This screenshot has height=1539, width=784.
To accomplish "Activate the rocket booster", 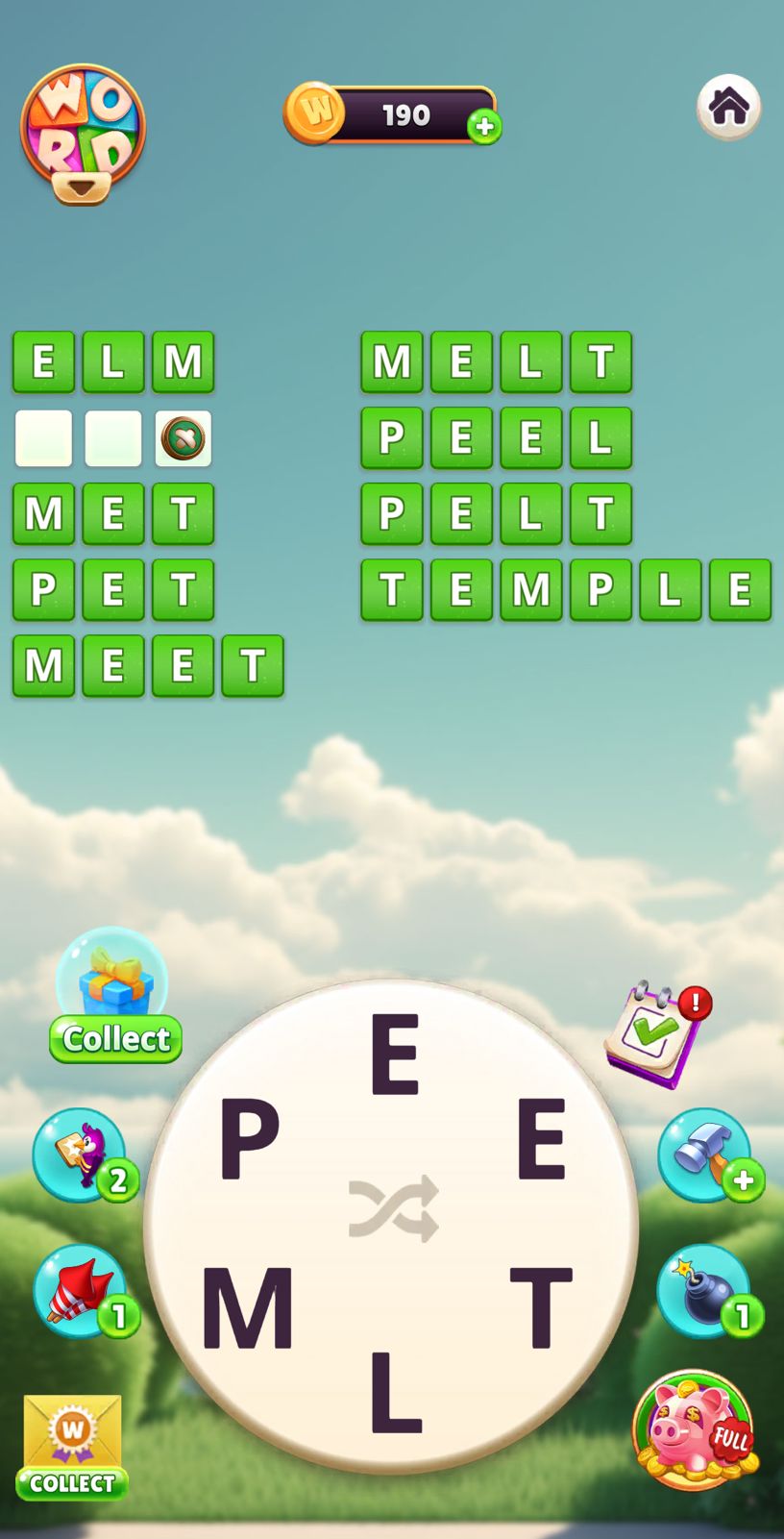I will point(81,1290).
